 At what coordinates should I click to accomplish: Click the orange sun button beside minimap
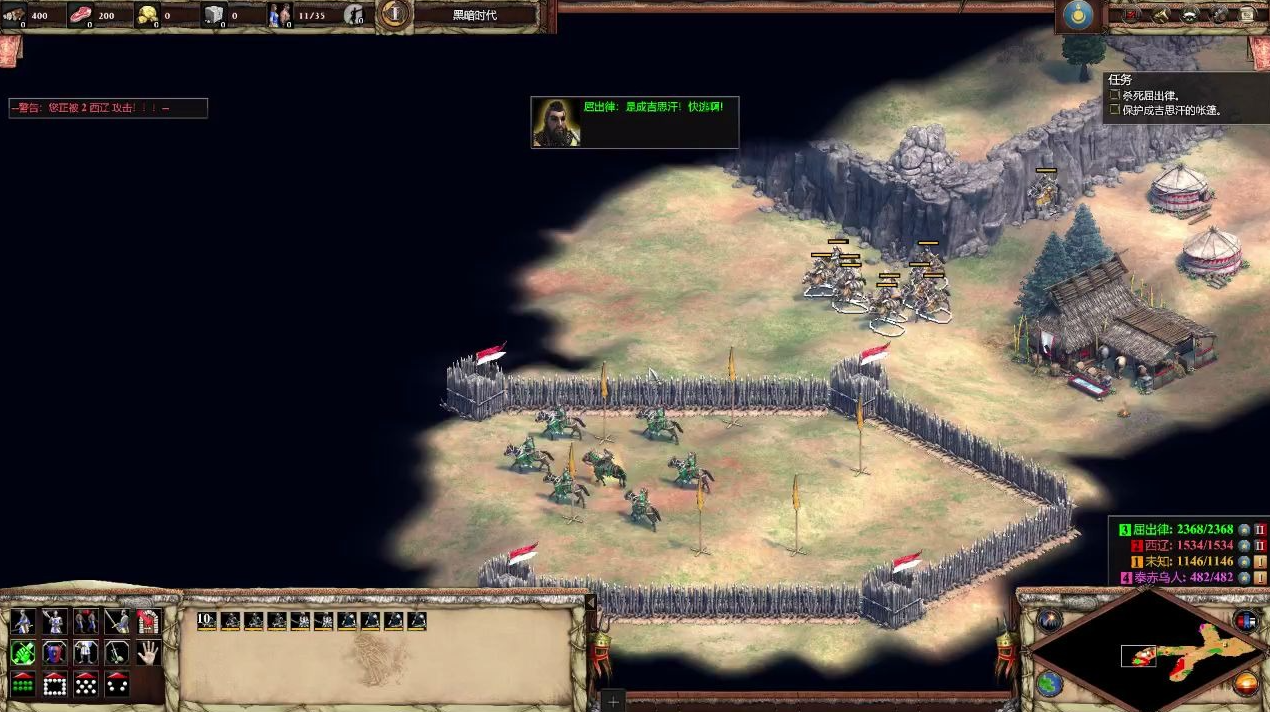[x=1246, y=684]
